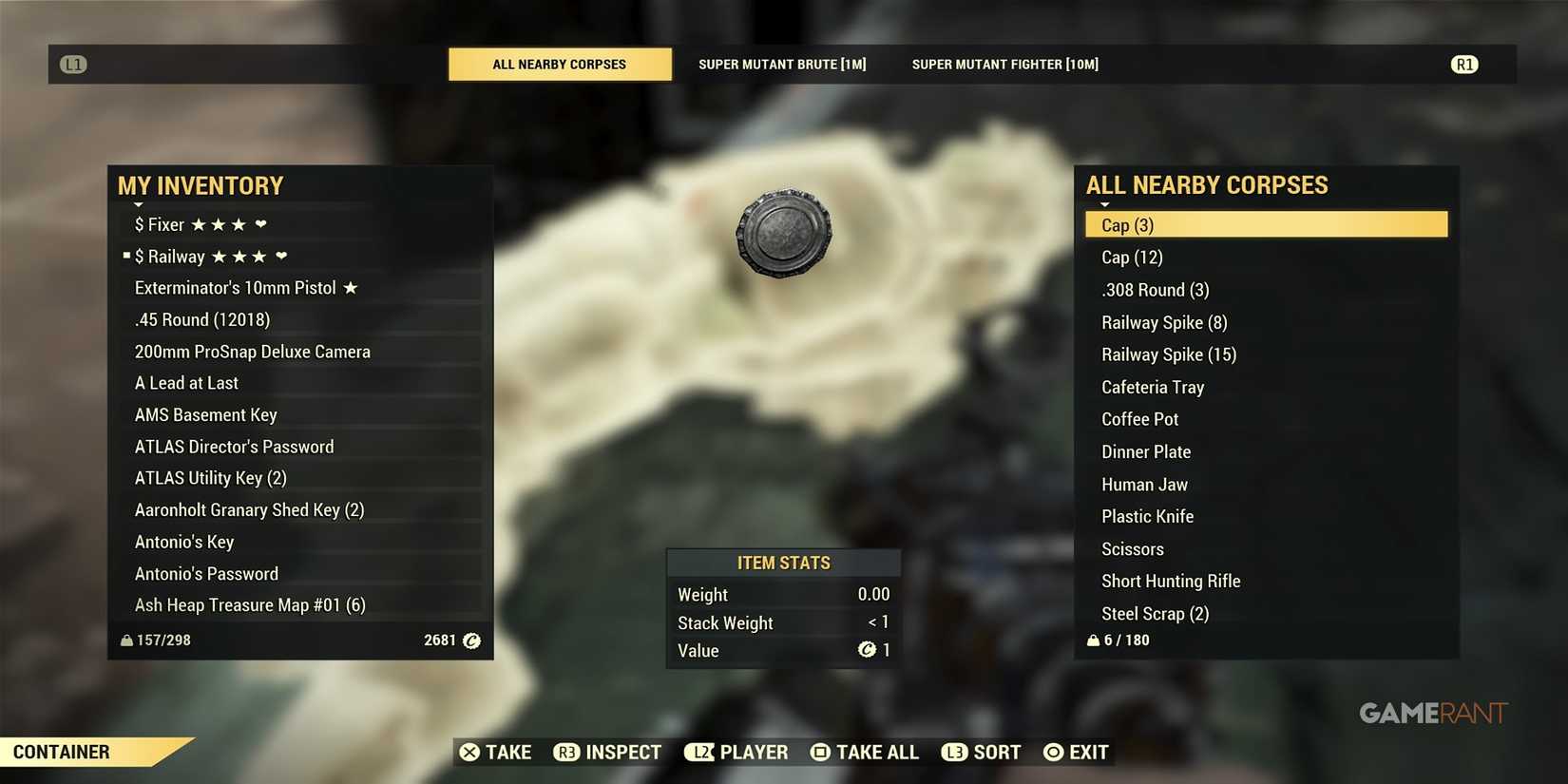Image resolution: width=1568 pixels, height=784 pixels.
Task: Click the R3 Inspect icon
Action: coord(567,752)
